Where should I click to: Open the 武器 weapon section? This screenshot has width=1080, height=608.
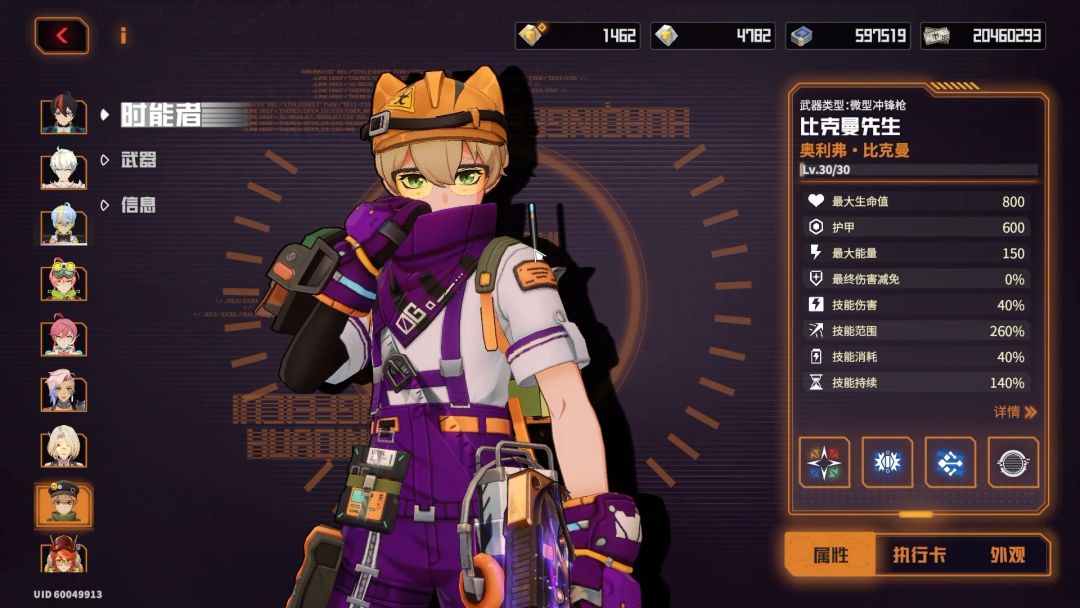point(139,160)
